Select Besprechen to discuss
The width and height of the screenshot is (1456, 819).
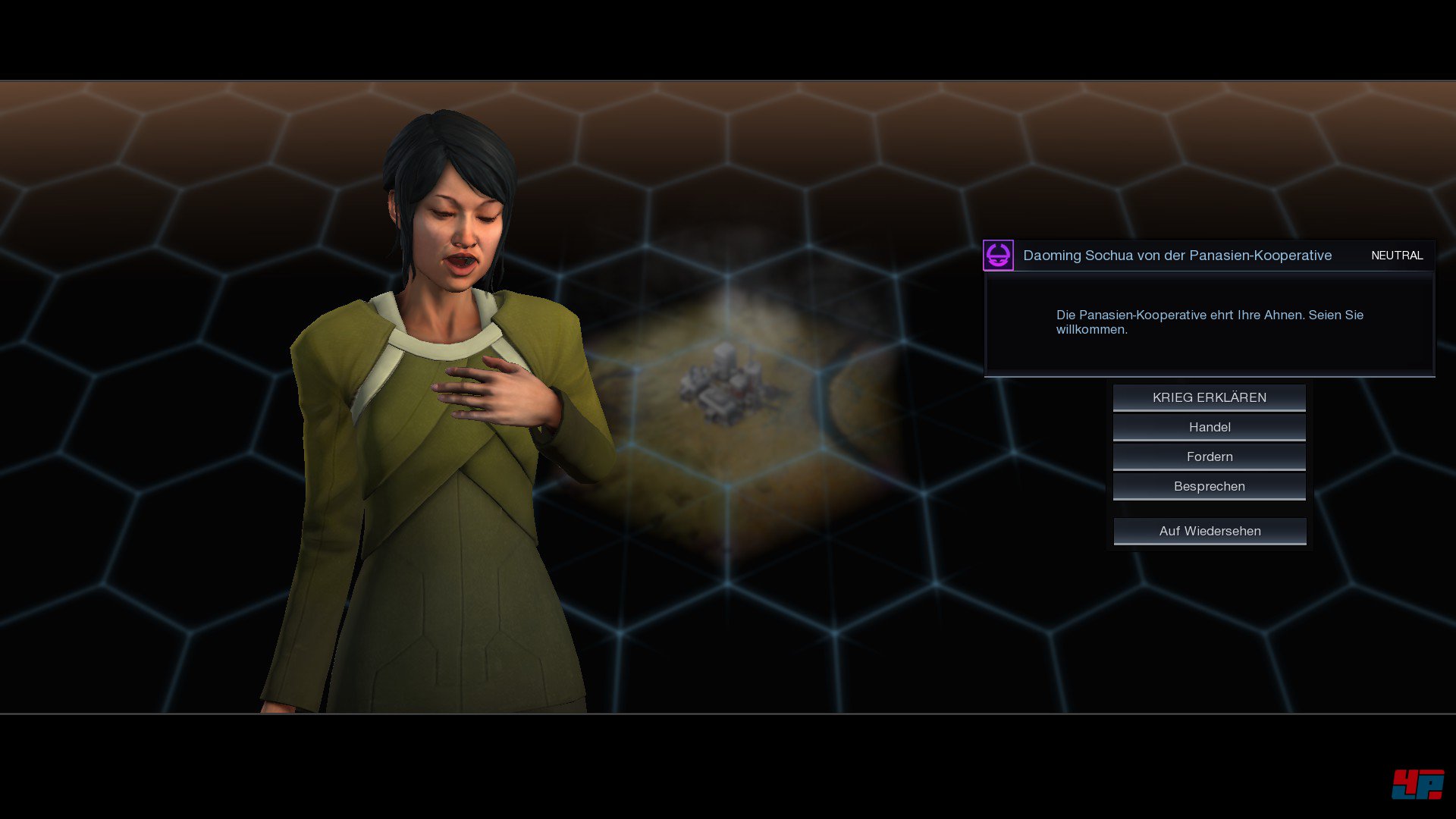(1209, 486)
